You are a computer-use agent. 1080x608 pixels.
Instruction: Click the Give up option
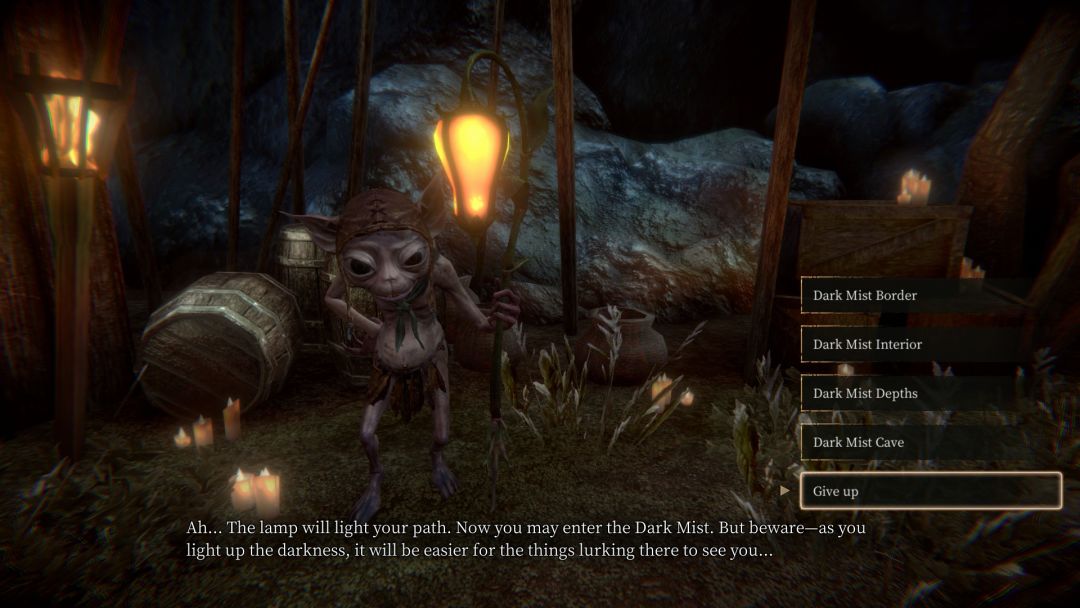tap(930, 491)
